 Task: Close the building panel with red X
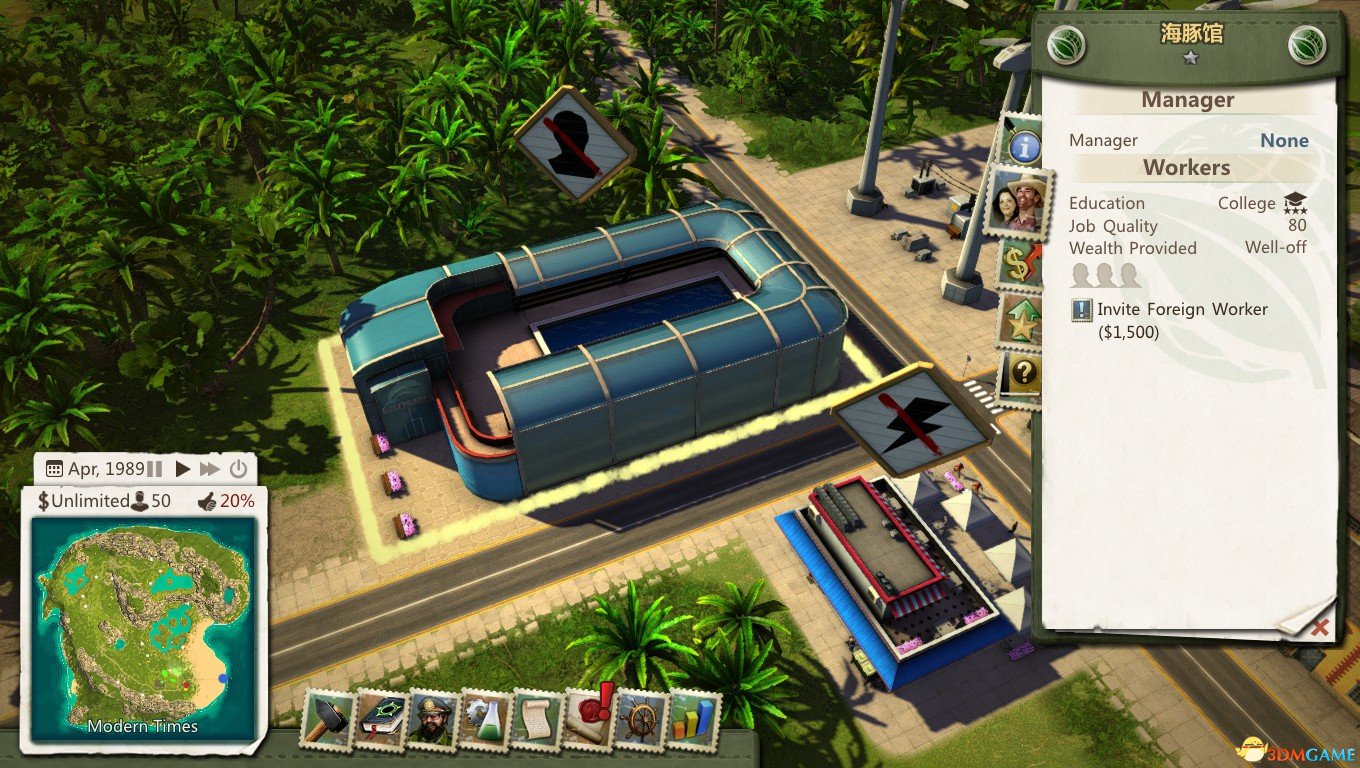click(1320, 627)
